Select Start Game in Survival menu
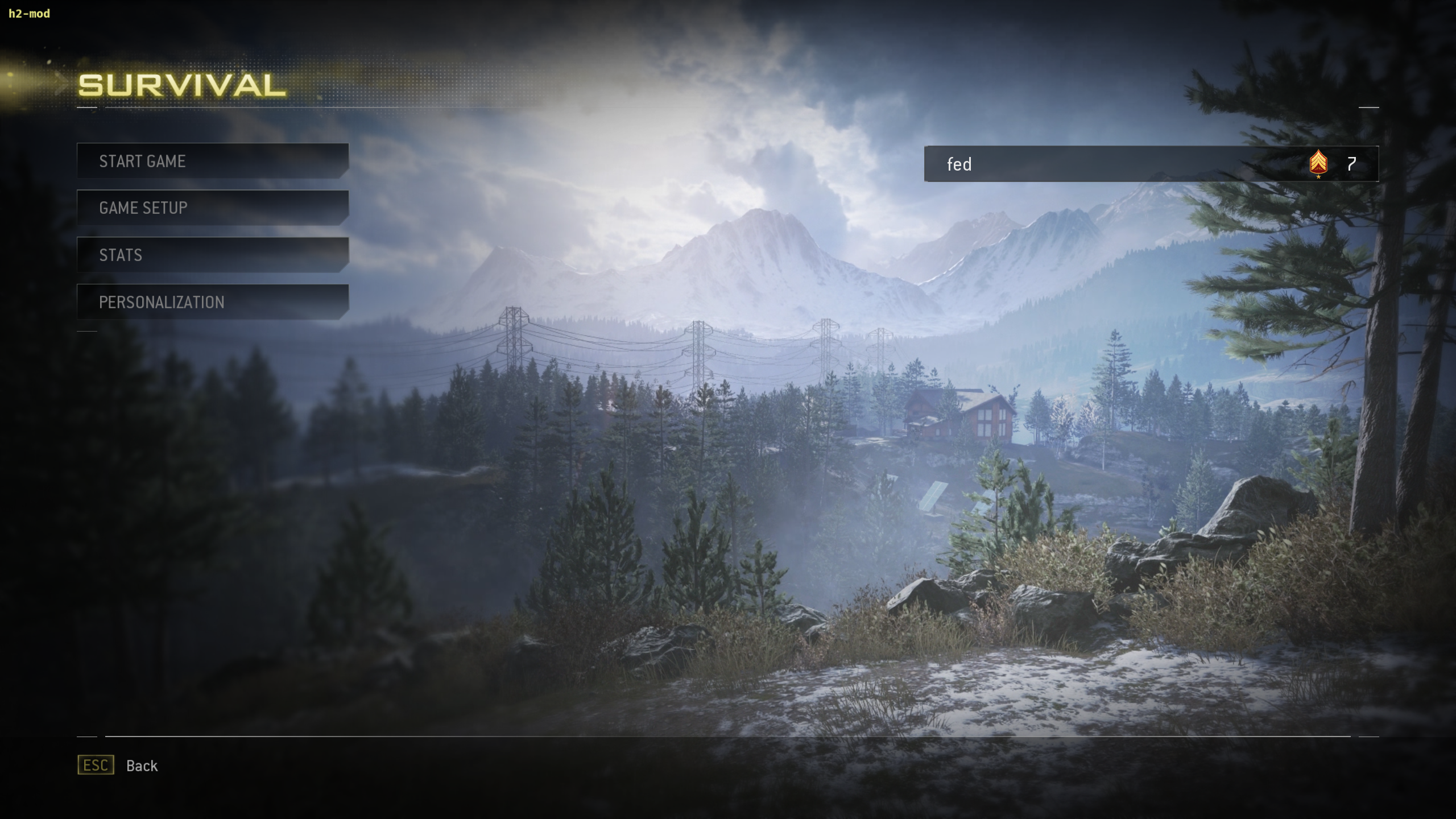Image resolution: width=1456 pixels, height=819 pixels. click(x=212, y=161)
